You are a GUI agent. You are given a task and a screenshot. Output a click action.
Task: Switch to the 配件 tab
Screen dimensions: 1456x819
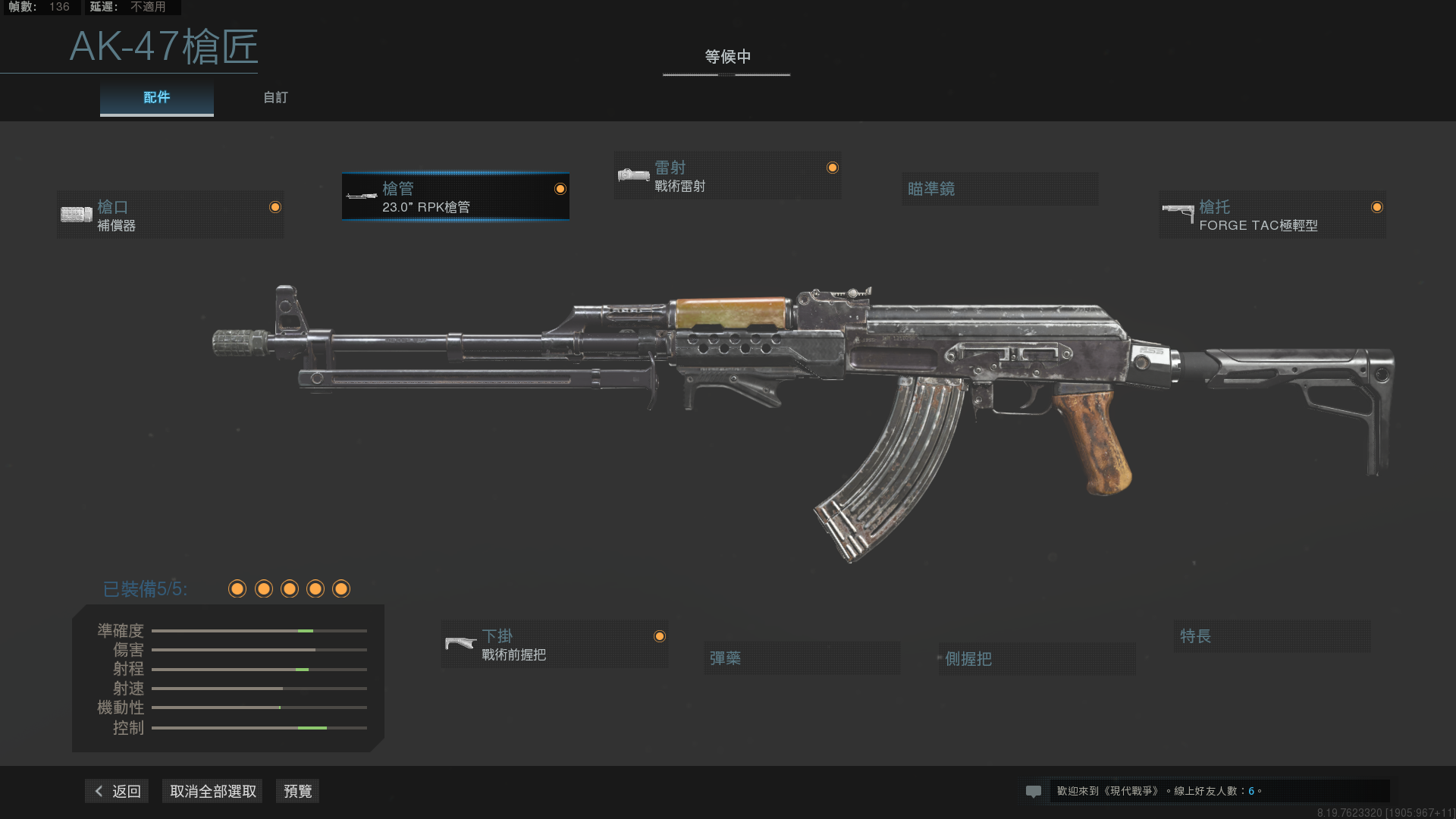pos(156,97)
